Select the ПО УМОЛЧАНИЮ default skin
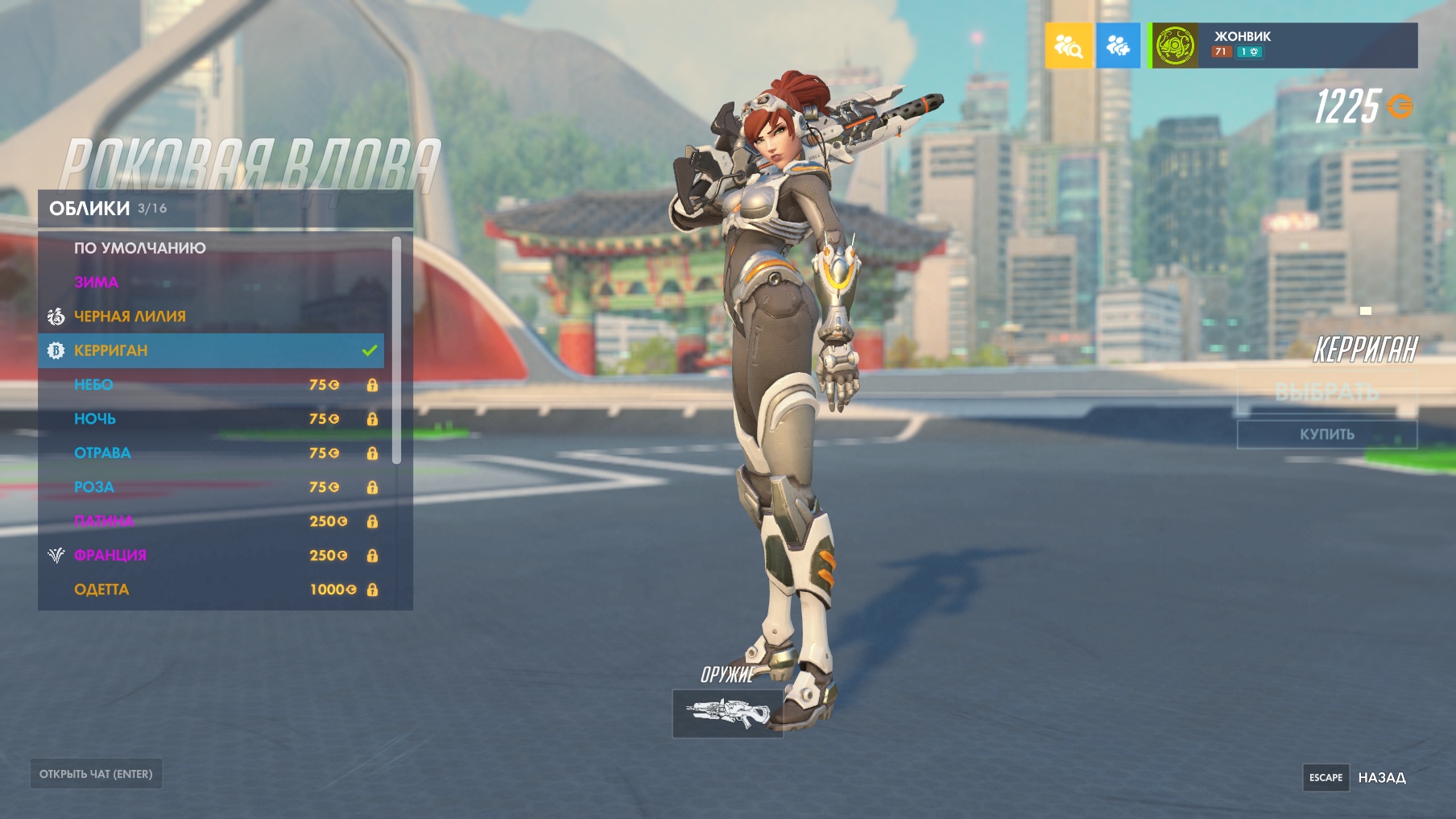 211,248
